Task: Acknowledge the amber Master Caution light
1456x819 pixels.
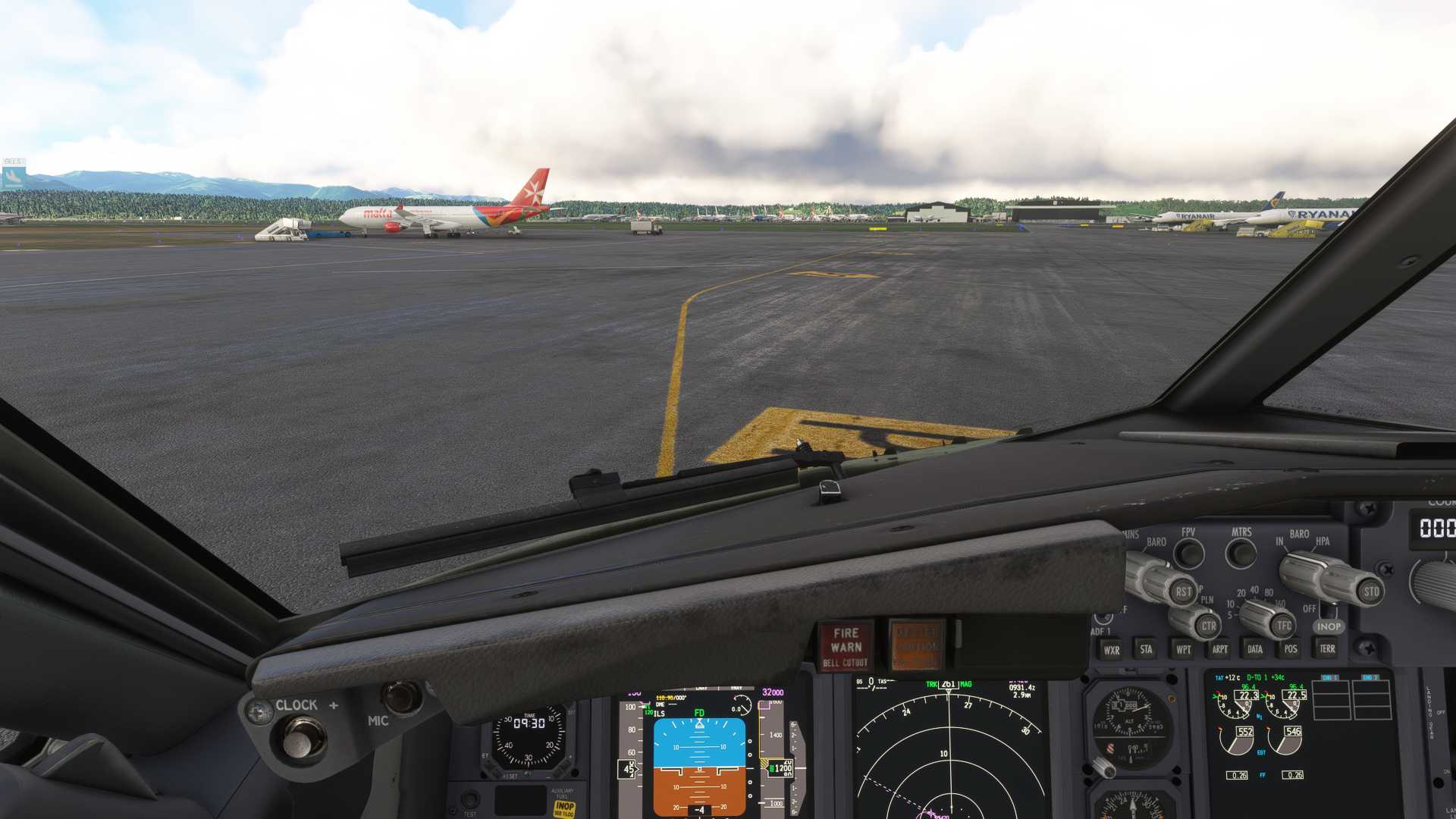Action: [x=917, y=645]
